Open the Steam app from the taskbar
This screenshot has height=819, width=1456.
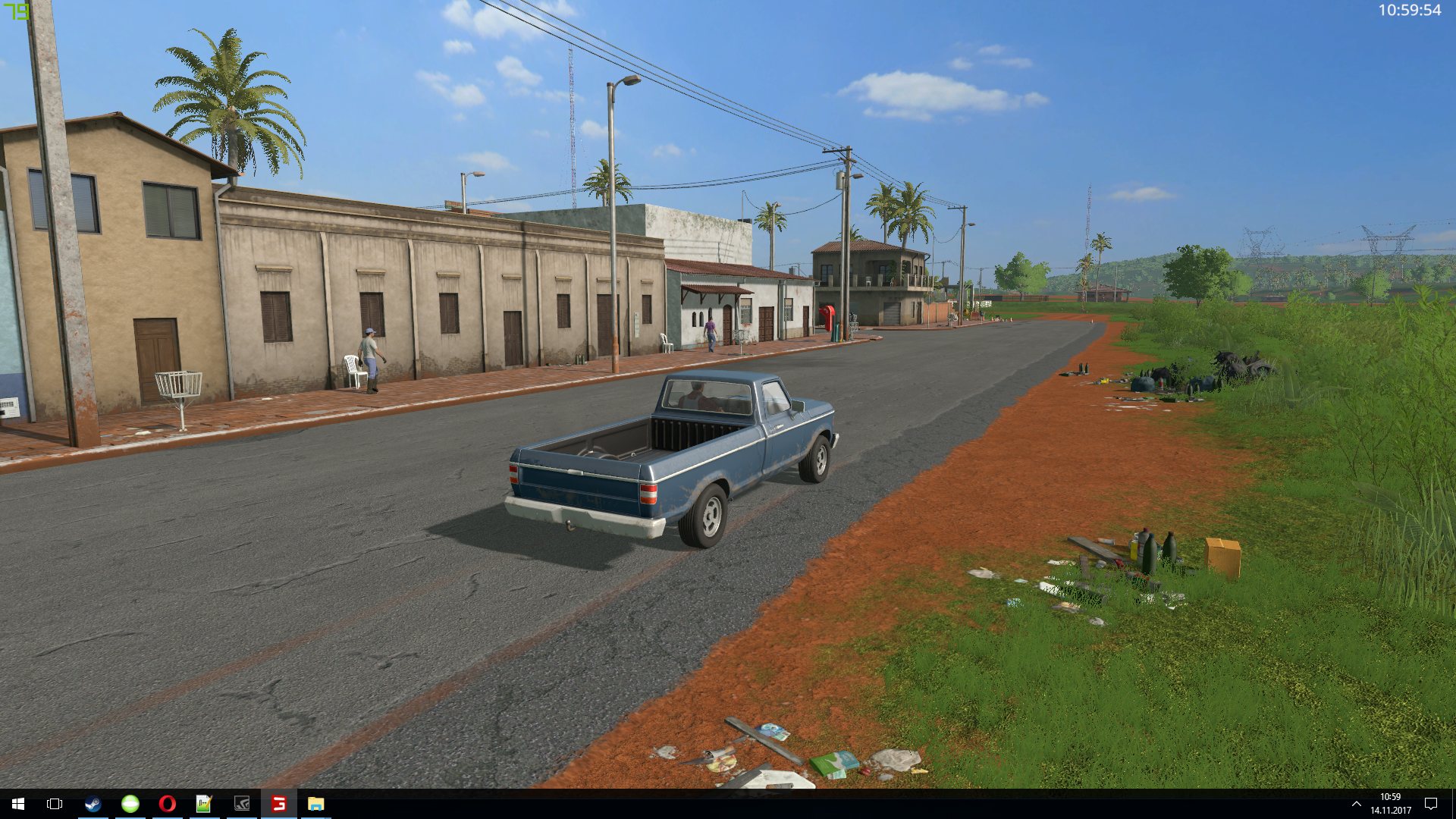click(93, 804)
